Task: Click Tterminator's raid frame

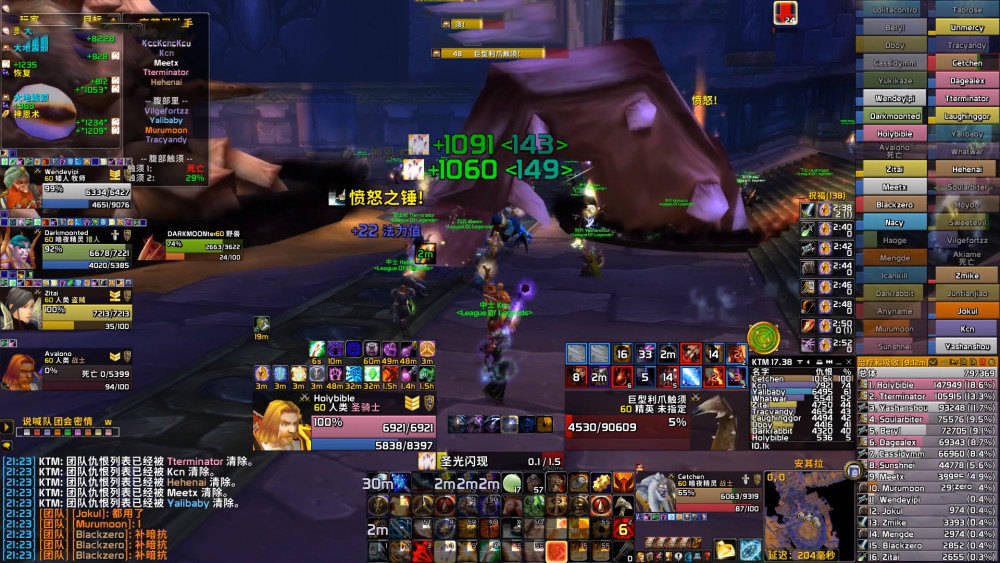Action: [967, 98]
